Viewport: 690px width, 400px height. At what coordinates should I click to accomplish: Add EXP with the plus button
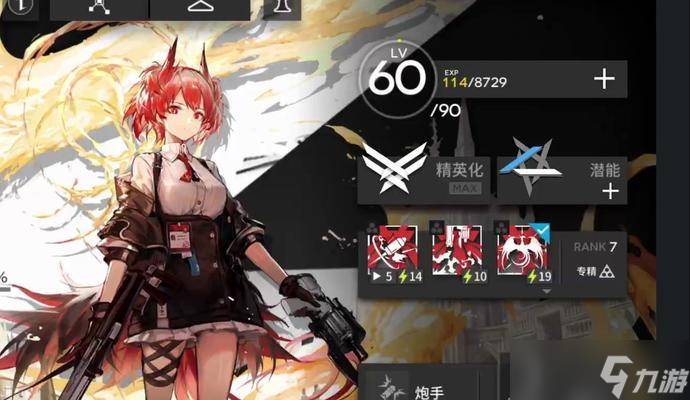click(603, 80)
